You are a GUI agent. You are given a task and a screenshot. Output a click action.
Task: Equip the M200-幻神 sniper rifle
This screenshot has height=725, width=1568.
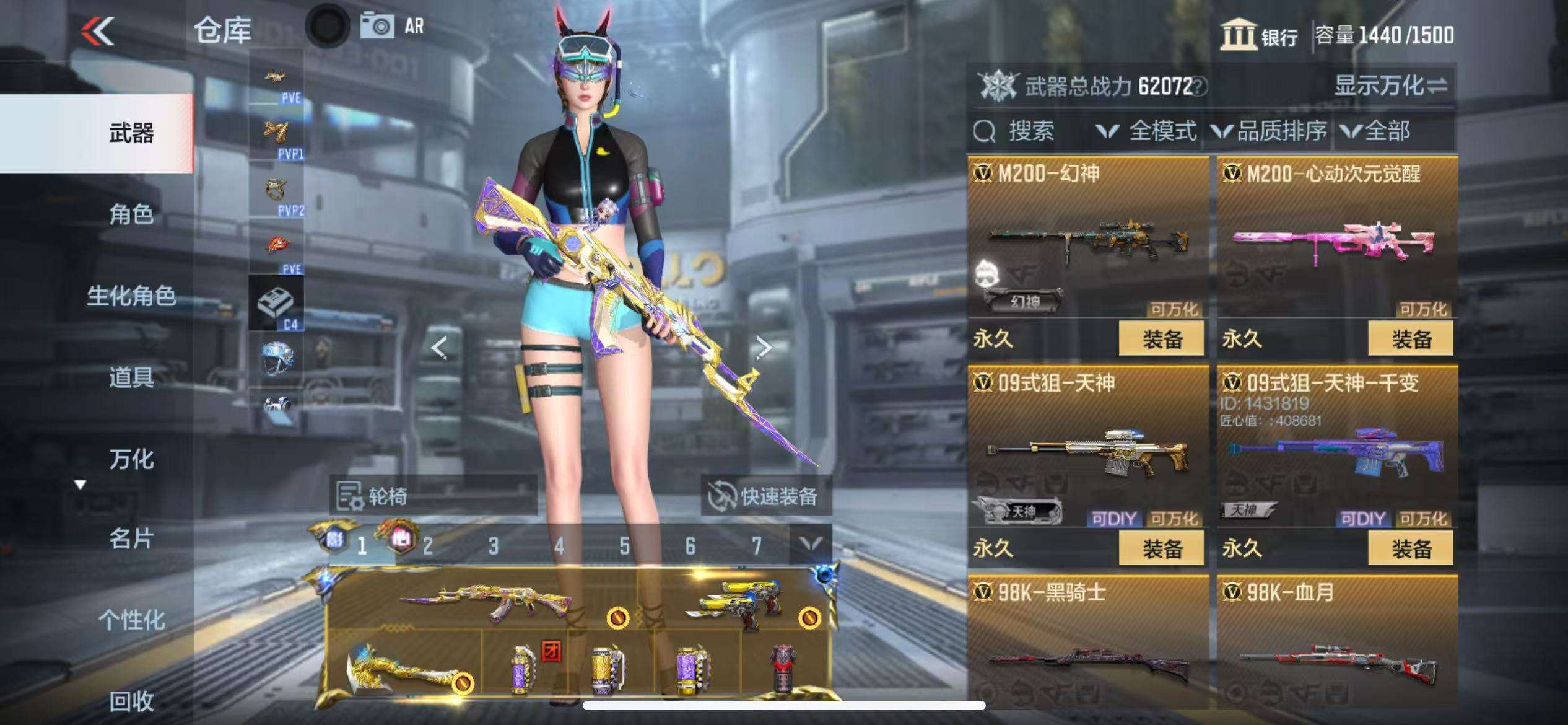pyautogui.click(x=1161, y=339)
